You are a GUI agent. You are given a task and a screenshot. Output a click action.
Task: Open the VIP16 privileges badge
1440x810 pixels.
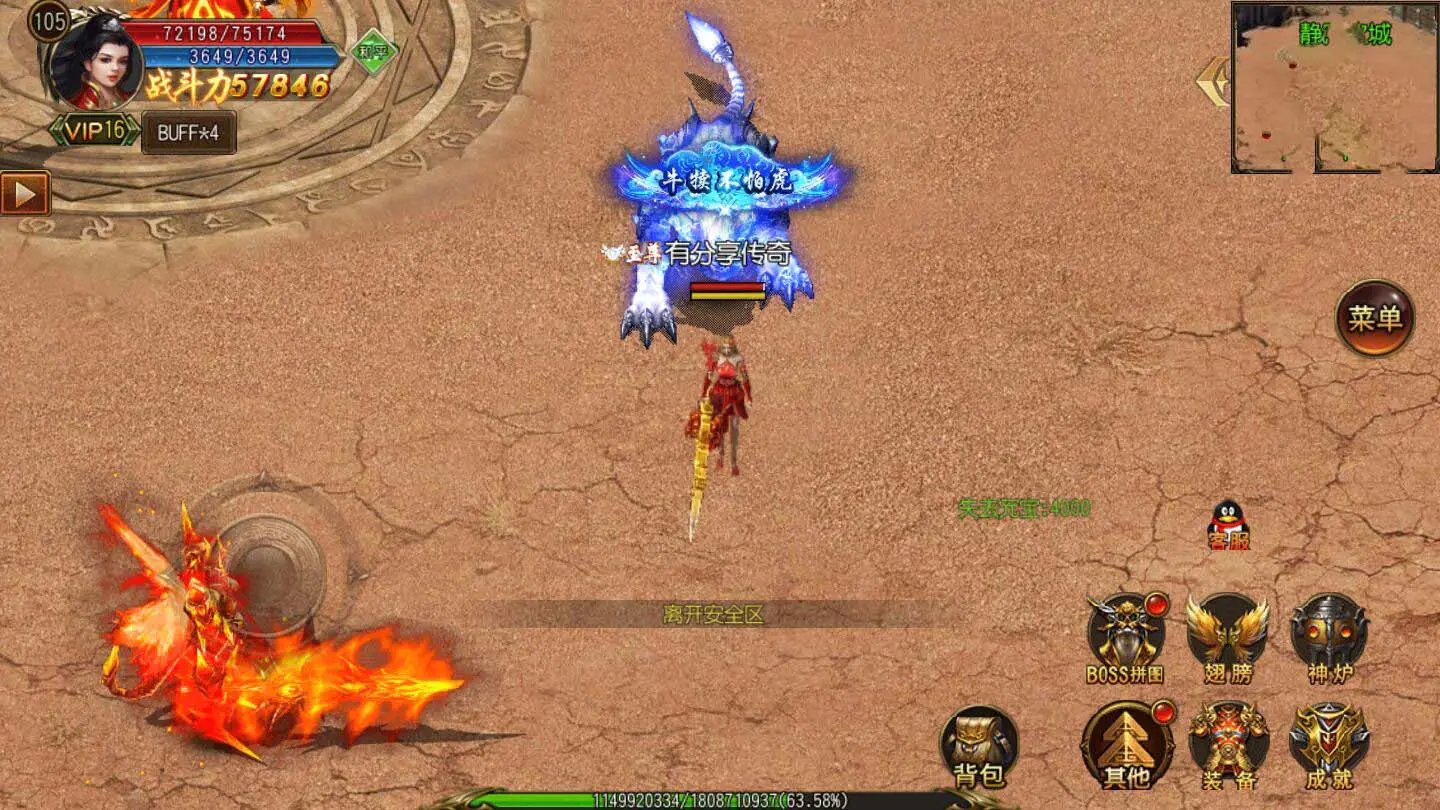pyautogui.click(x=95, y=131)
